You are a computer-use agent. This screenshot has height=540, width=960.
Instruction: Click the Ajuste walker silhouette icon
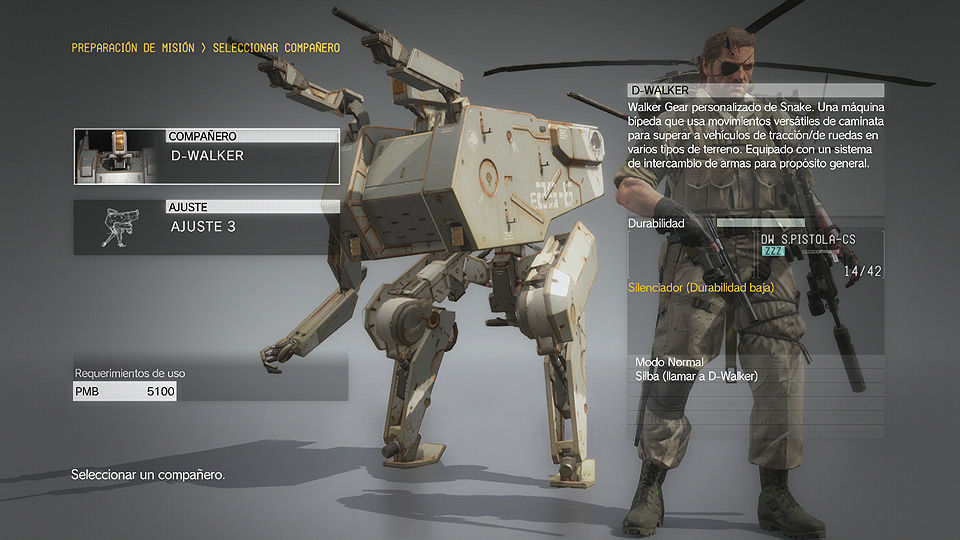tap(120, 227)
